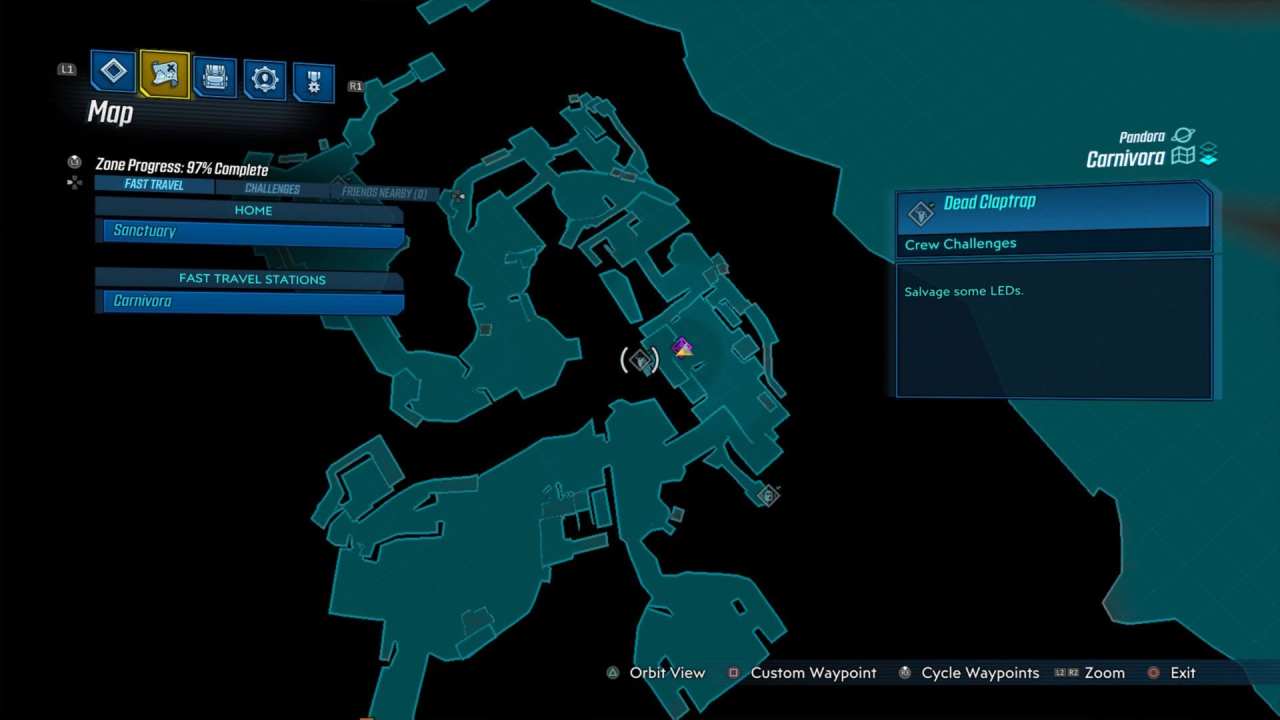Select the Dead Claptrap crew challenge icon
1280x720 pixels.
[x=921, y=214]
